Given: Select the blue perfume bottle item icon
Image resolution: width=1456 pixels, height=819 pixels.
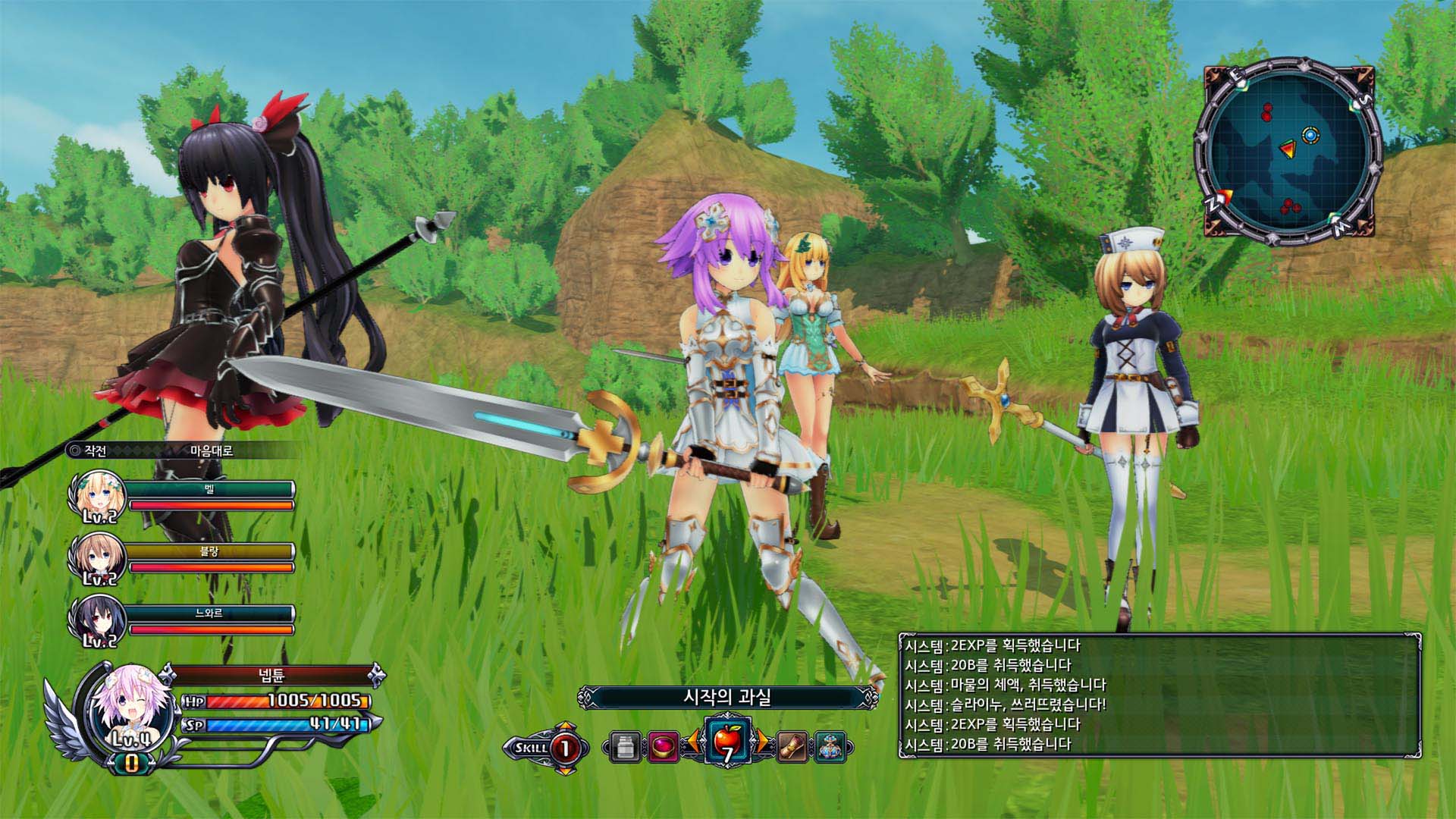Looking at the screenshot, I should (832, 747).
